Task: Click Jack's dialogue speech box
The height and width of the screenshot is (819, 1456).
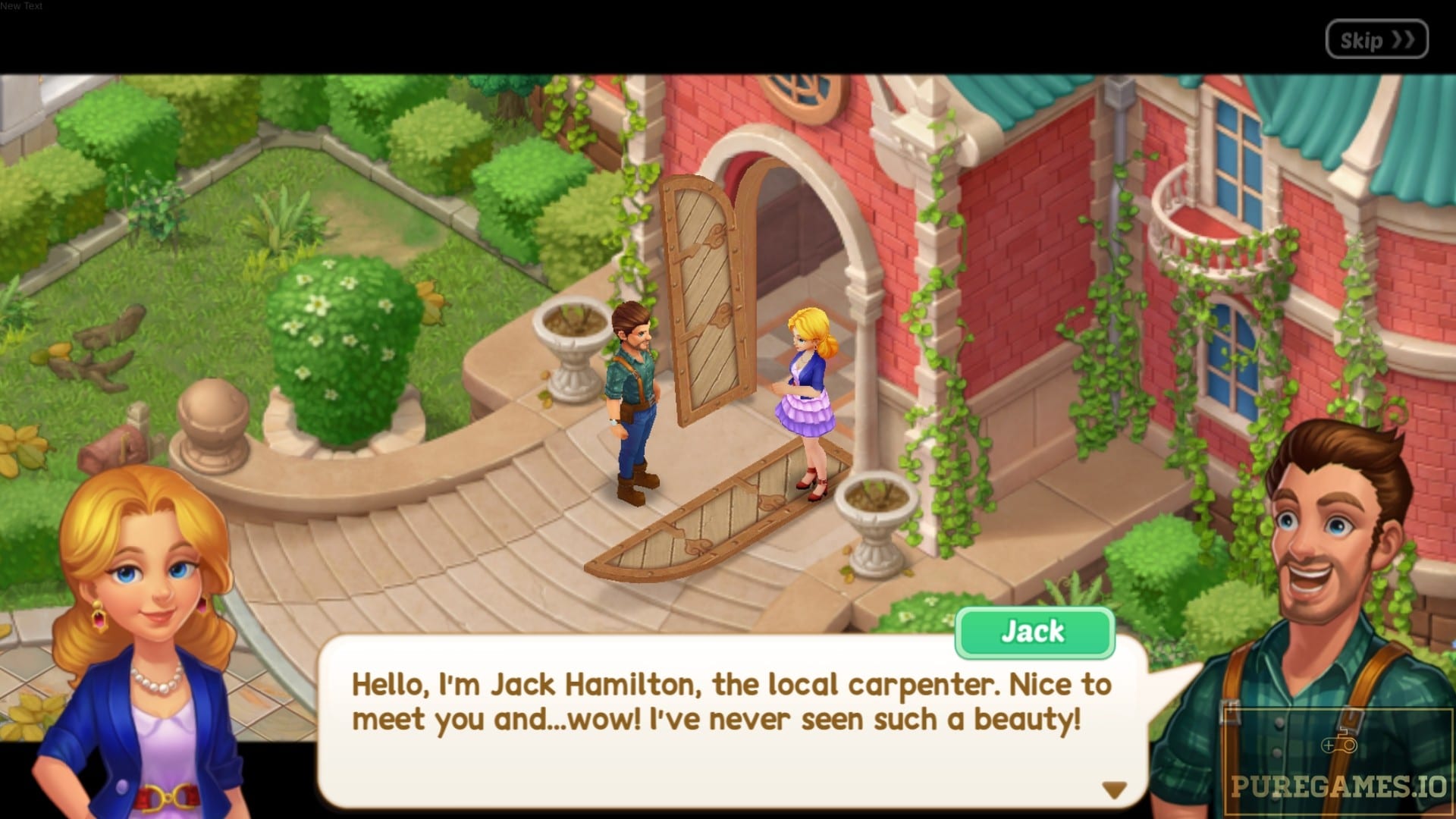Action: click(731, 720)
